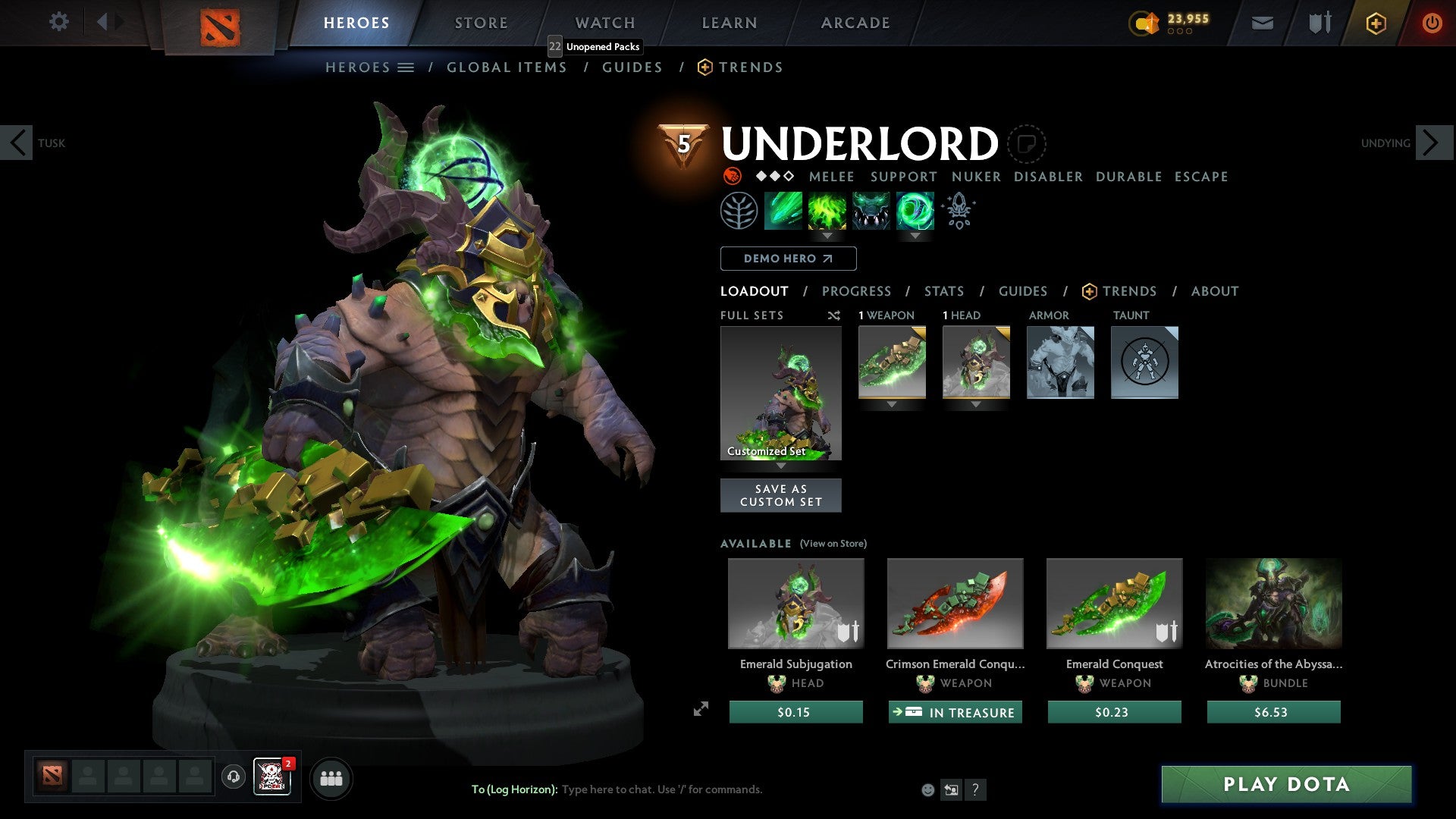Open the Dota Plus hexagon icon
The image size is (1456, 819).
1375,23
